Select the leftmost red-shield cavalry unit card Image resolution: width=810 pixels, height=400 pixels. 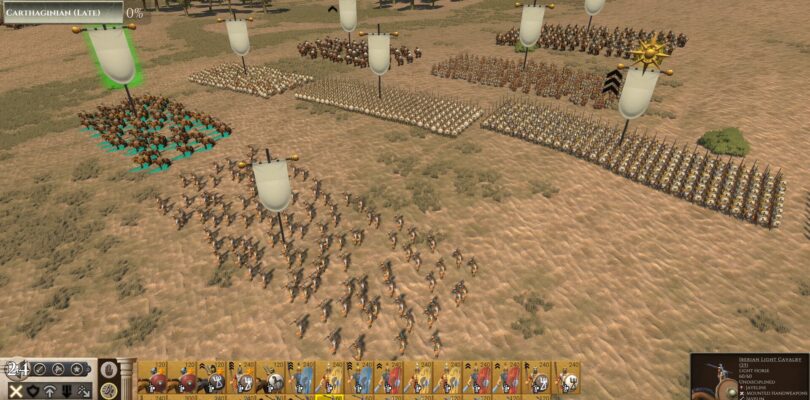(x=155, y=380)
